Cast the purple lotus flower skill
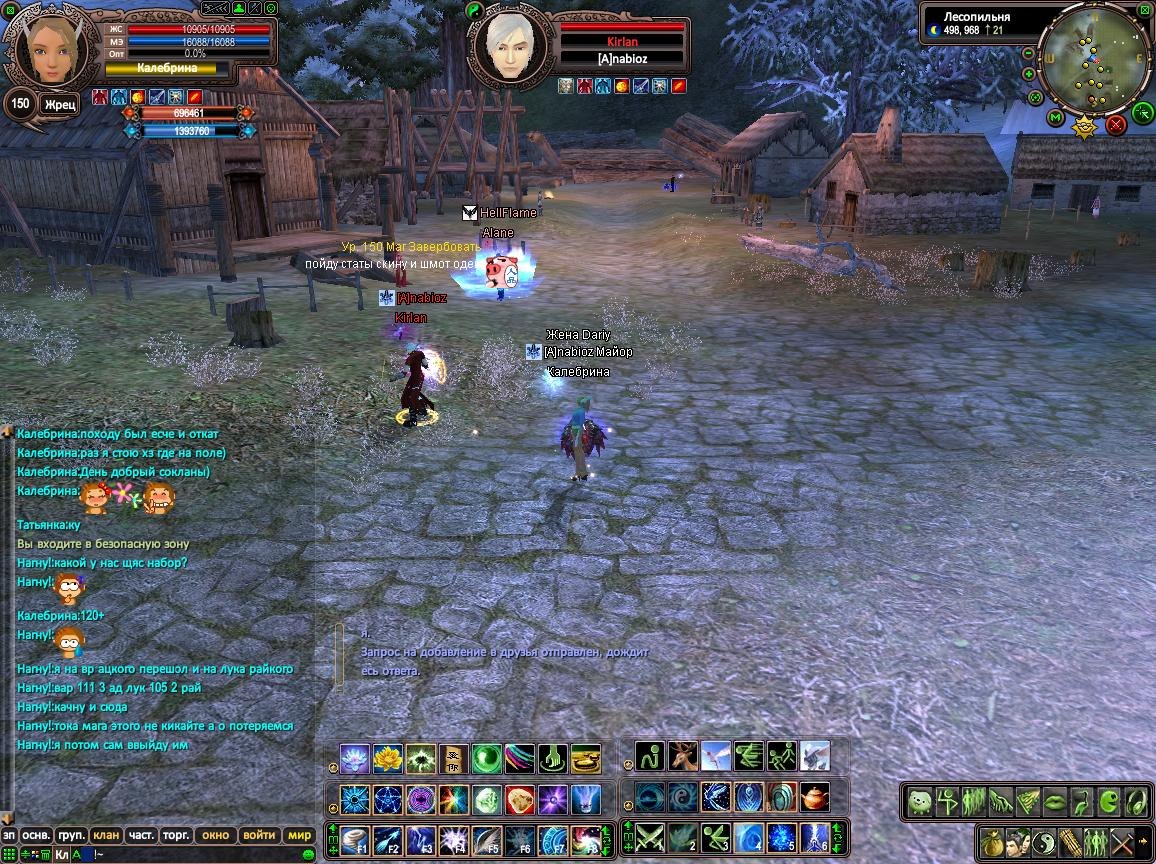The image size is (1156, 864). pos(355,759)
